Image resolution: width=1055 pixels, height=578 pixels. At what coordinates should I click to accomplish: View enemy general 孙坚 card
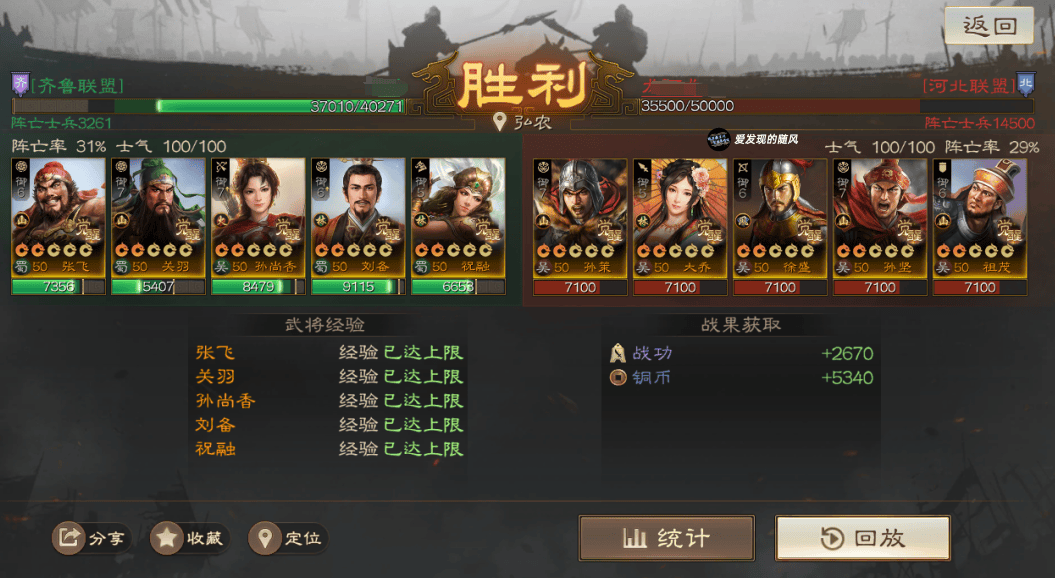880,218
